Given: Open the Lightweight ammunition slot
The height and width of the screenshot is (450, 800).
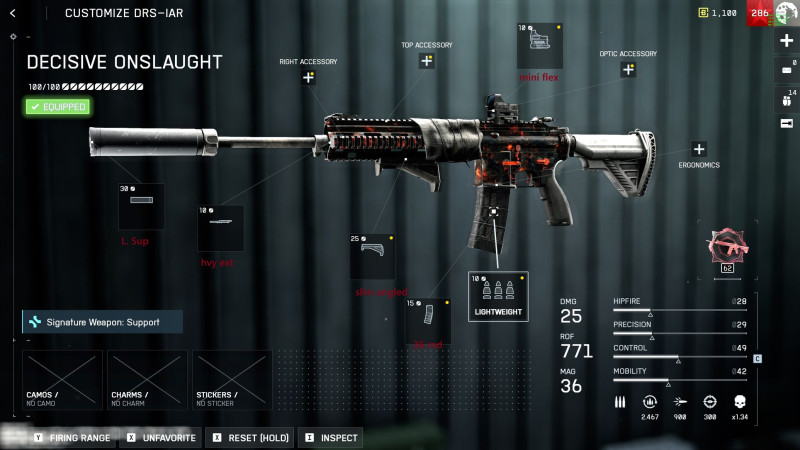Looking at the screenshot, I should point(498,296).
